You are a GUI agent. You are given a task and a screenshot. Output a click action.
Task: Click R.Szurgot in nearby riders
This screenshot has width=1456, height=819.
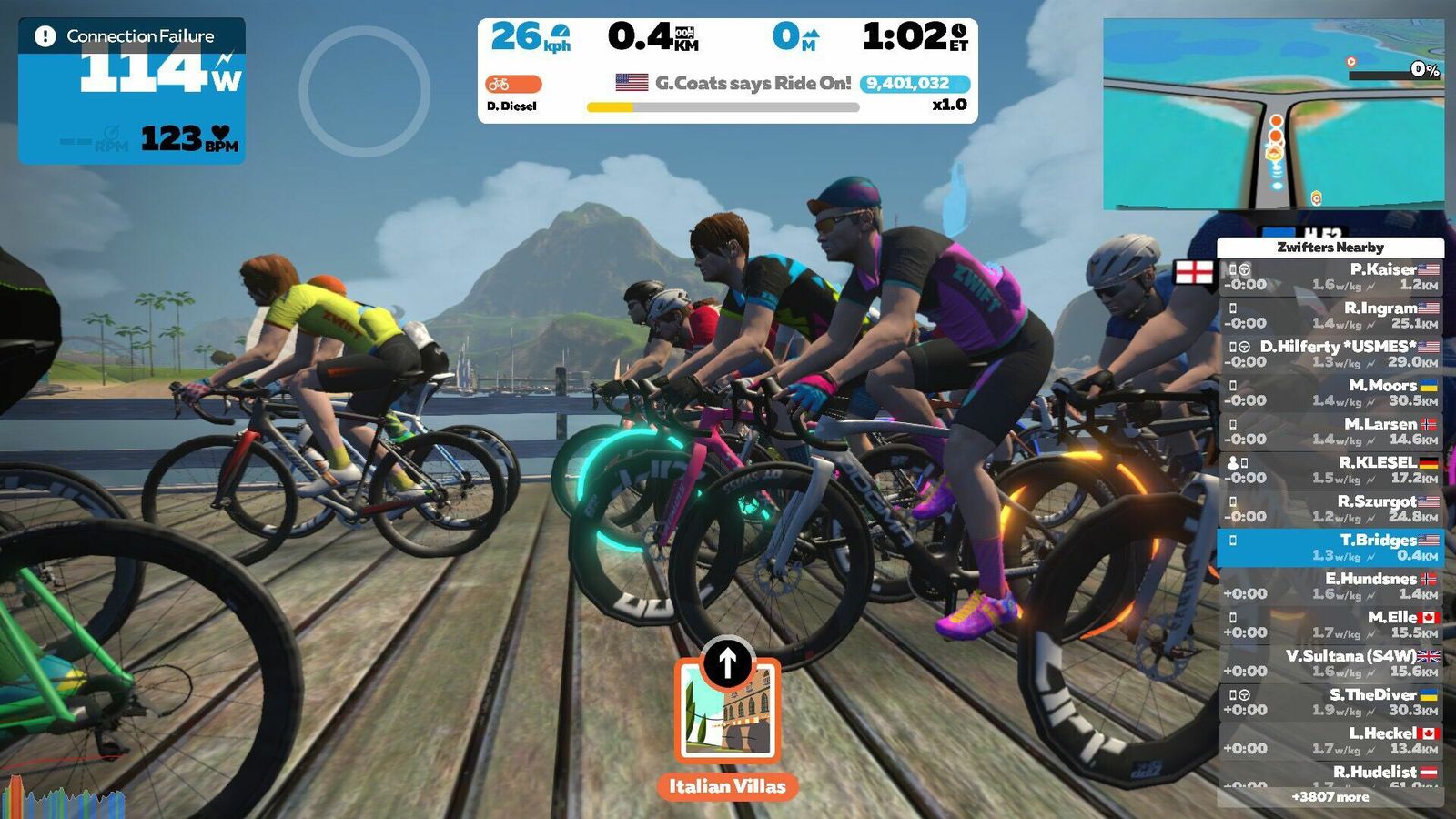click(x=1330, y=509)
